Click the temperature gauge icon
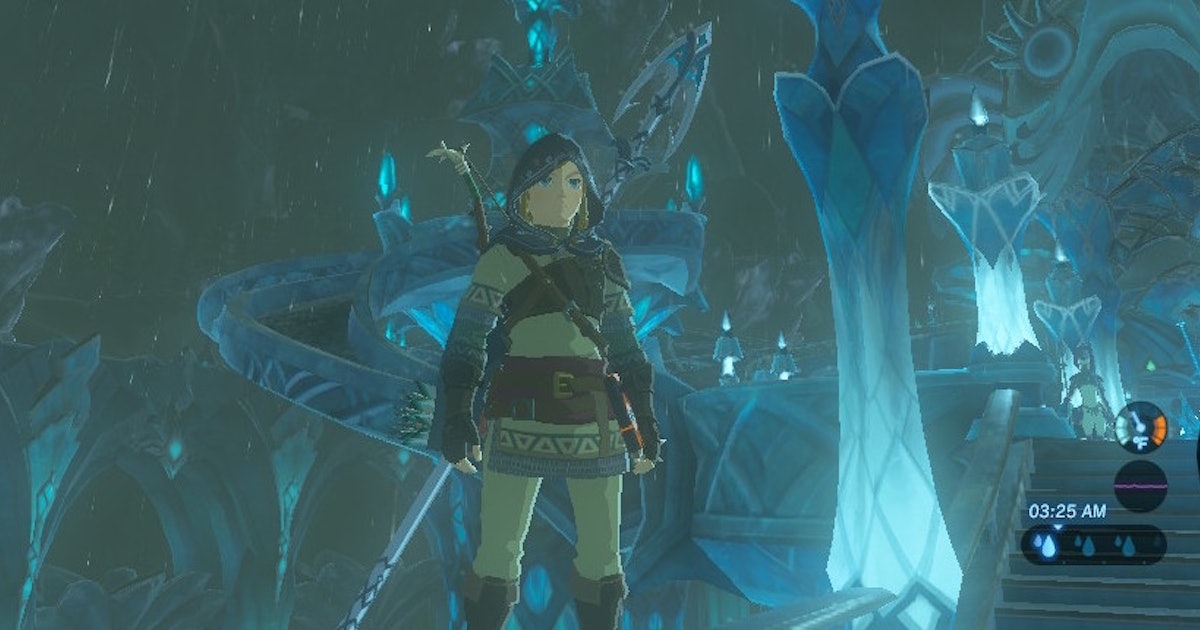The height and width of the screenshot is (630, 1200). [1140, 427]
